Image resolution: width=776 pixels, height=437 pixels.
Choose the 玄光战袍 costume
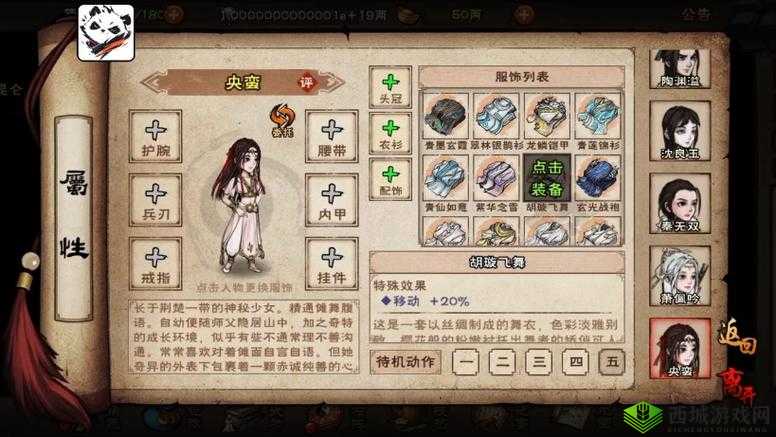coord(598,180)
